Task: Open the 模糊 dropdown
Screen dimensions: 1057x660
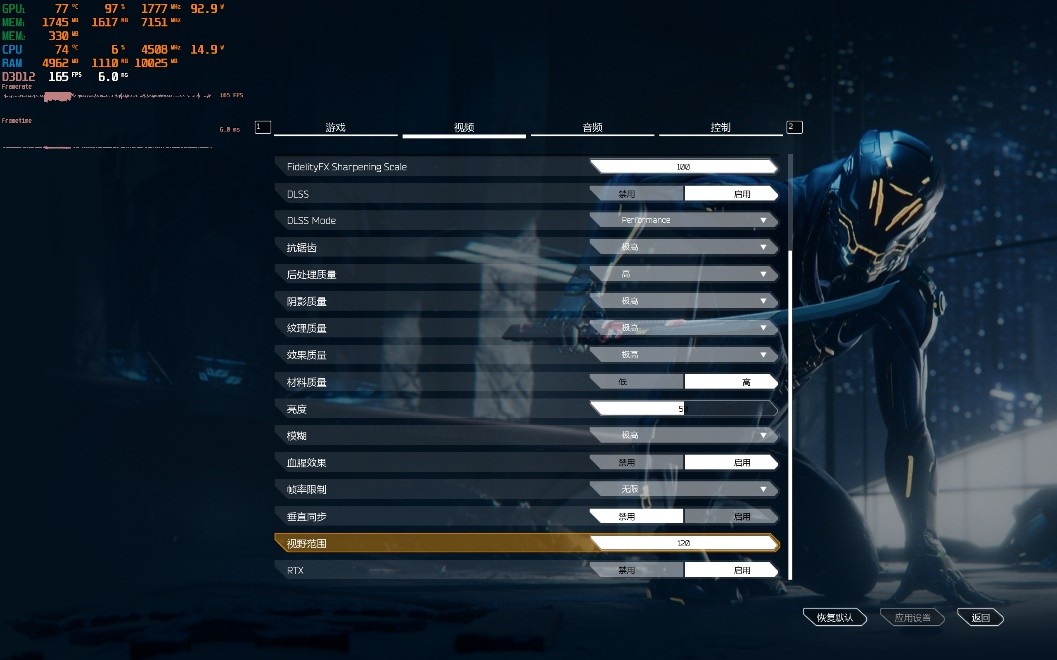Action: coord(683,435)
